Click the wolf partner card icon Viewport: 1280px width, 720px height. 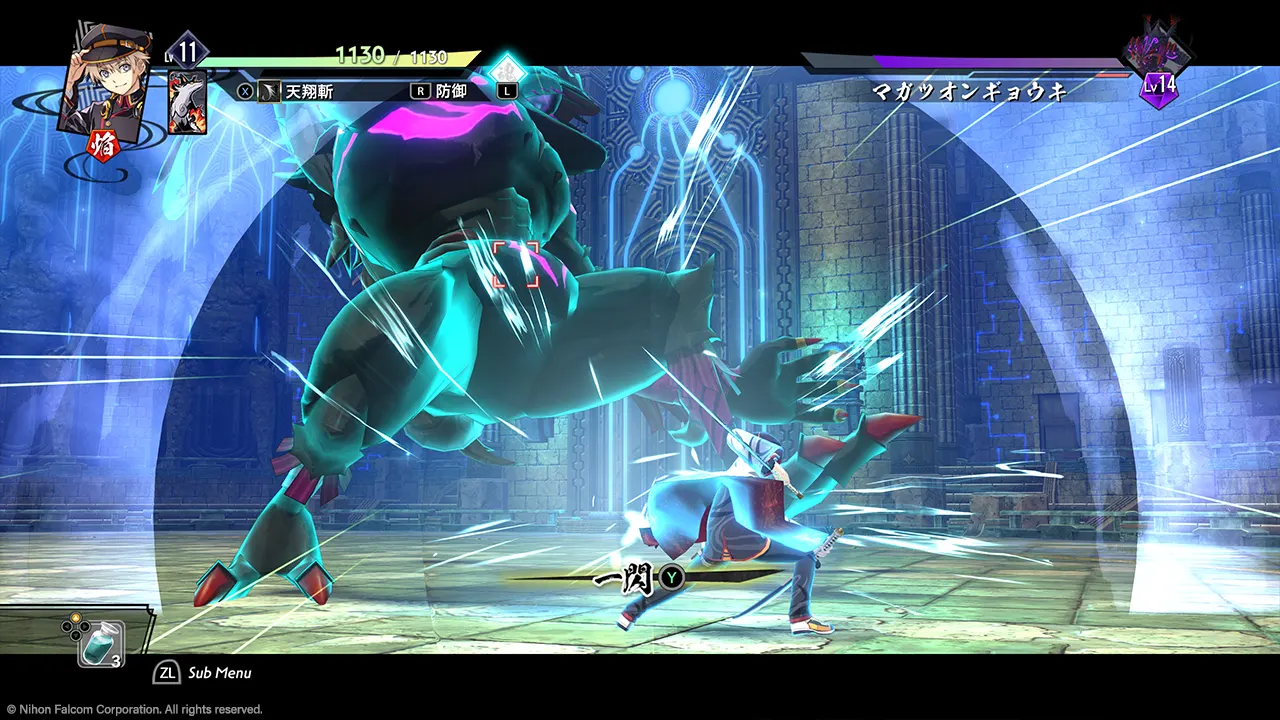187,103
